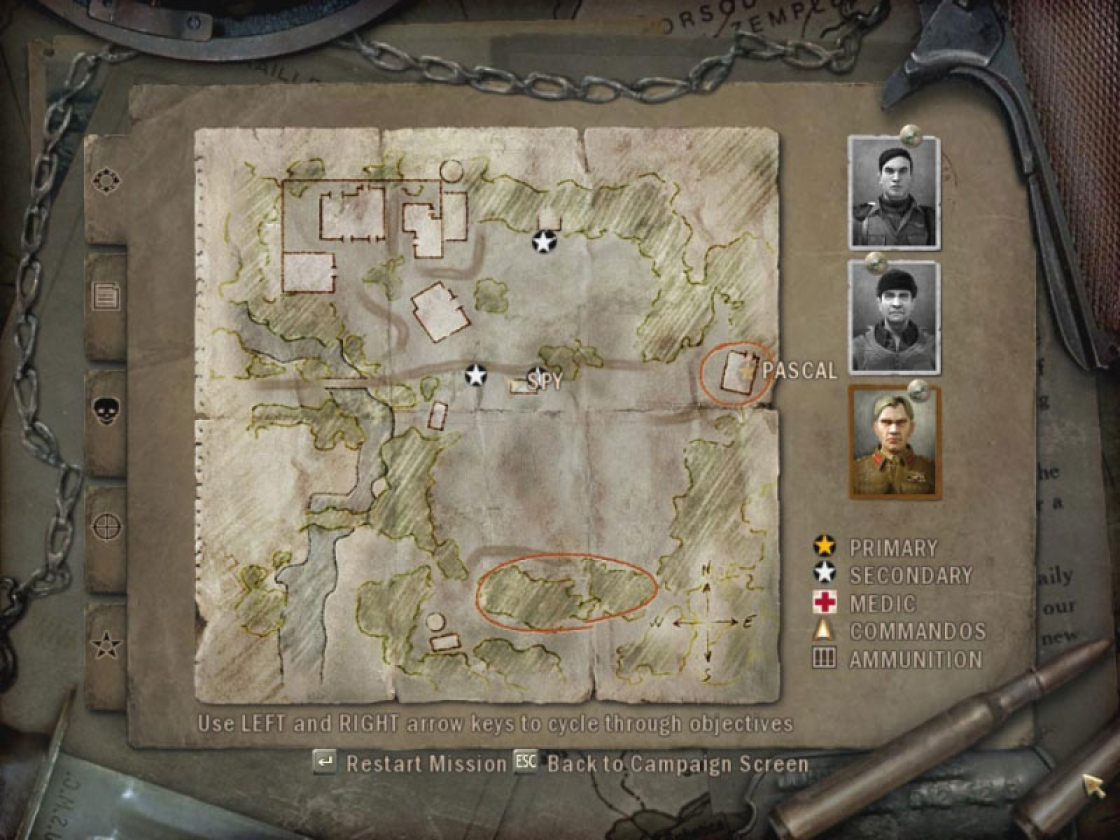Click the secondary star marker beside SPY
The height and width of the screenshot is (840, 1120).
tap(475, 375)
